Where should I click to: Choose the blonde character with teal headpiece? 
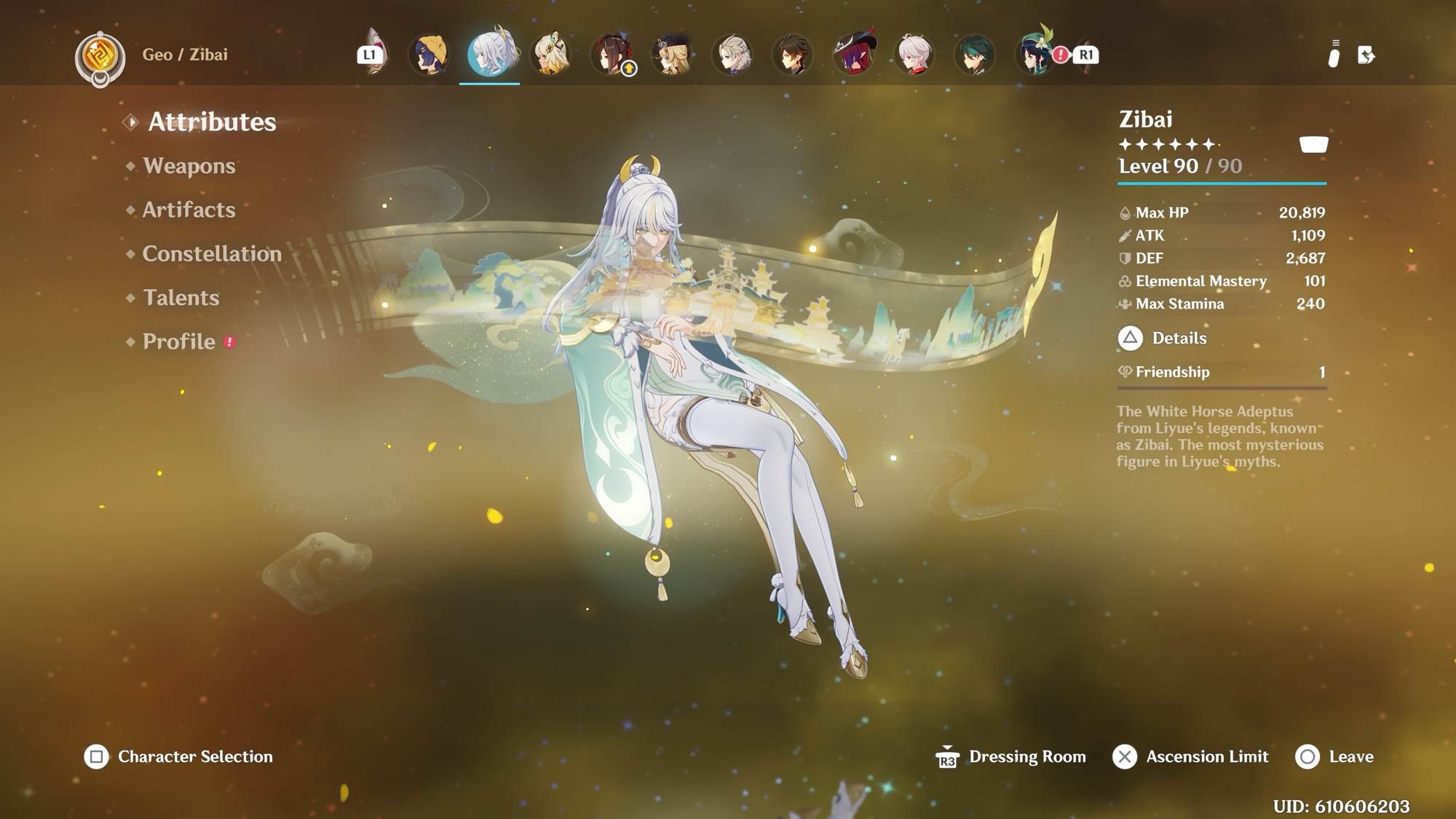(x=550, y=54)
